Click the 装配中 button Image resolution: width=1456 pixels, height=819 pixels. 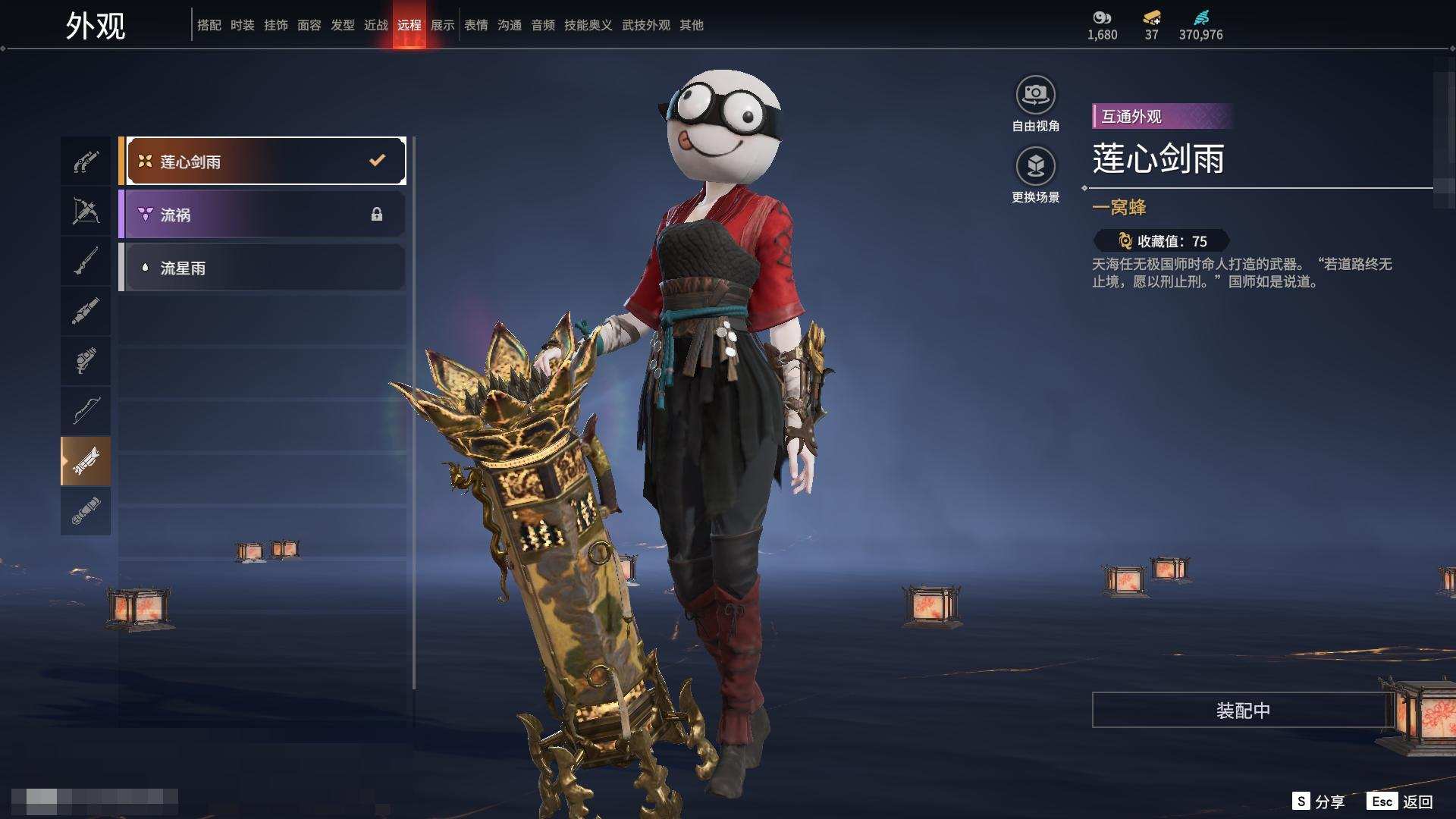(1242, 710)
